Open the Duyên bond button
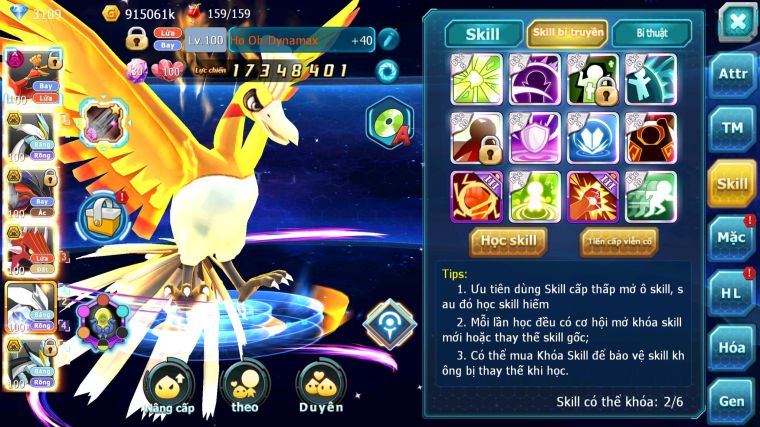The height and width of the screenshot is (427, 760). [321, 386]
